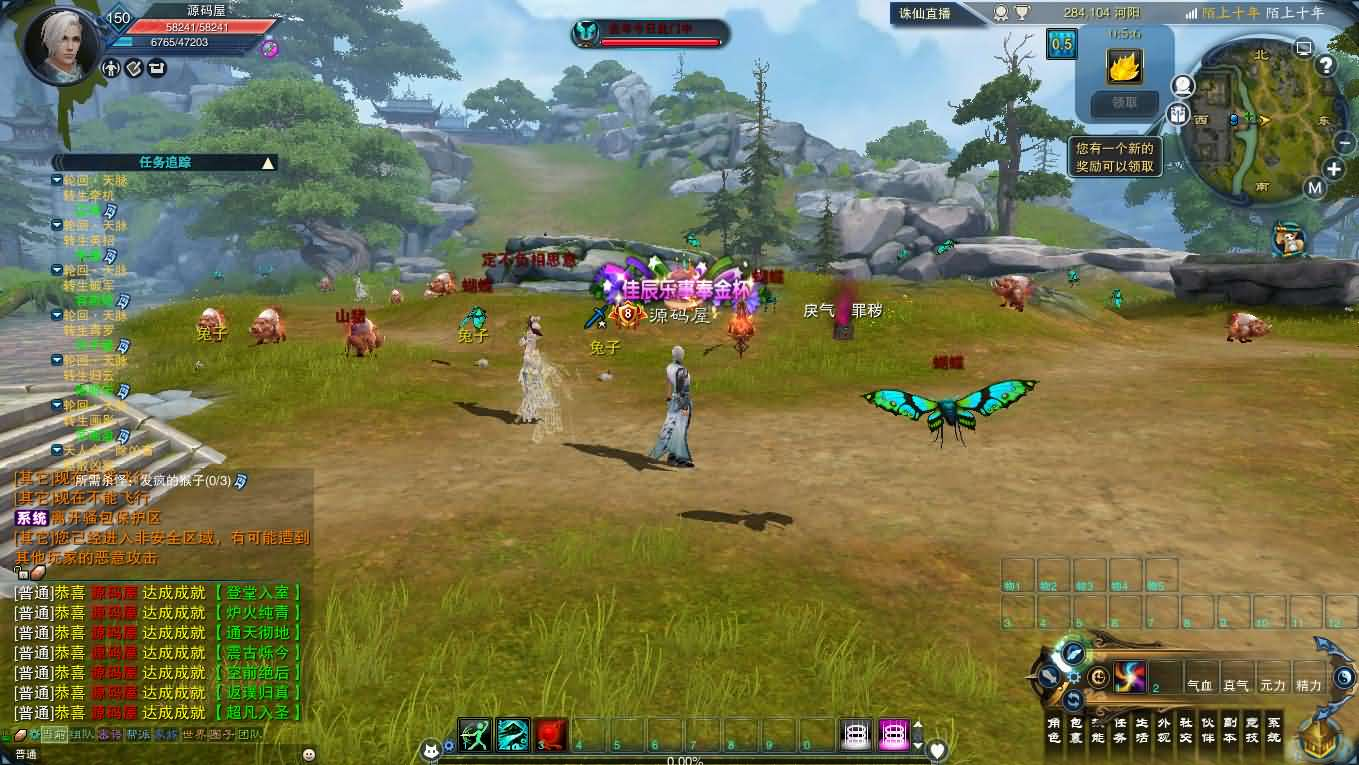The height and width of the screenshot is (765, 1359).
Task: Activate the colorful swirl skill icon
Action: tap(1129, 677)
